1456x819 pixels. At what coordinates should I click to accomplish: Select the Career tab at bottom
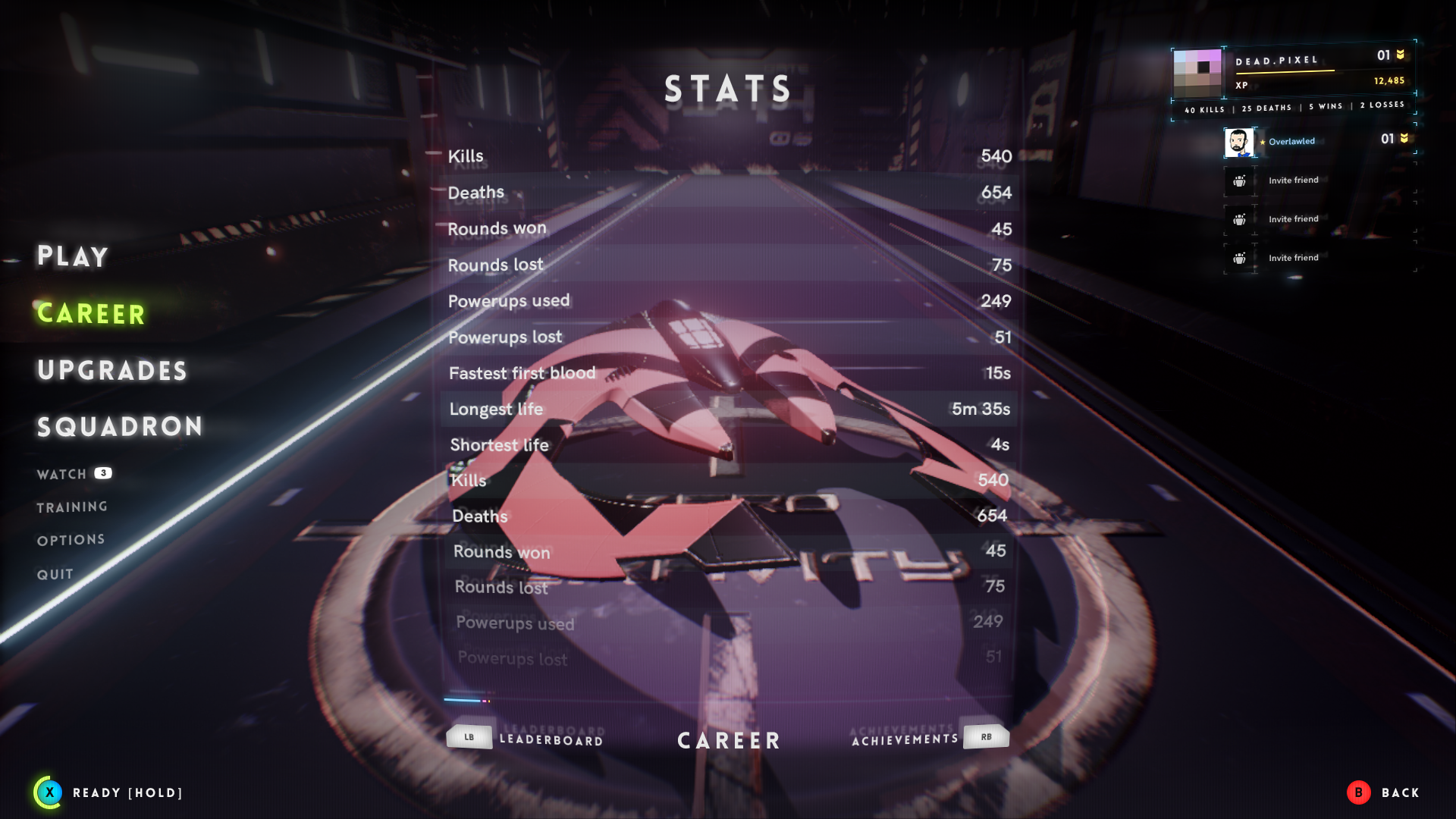(729, 740)
